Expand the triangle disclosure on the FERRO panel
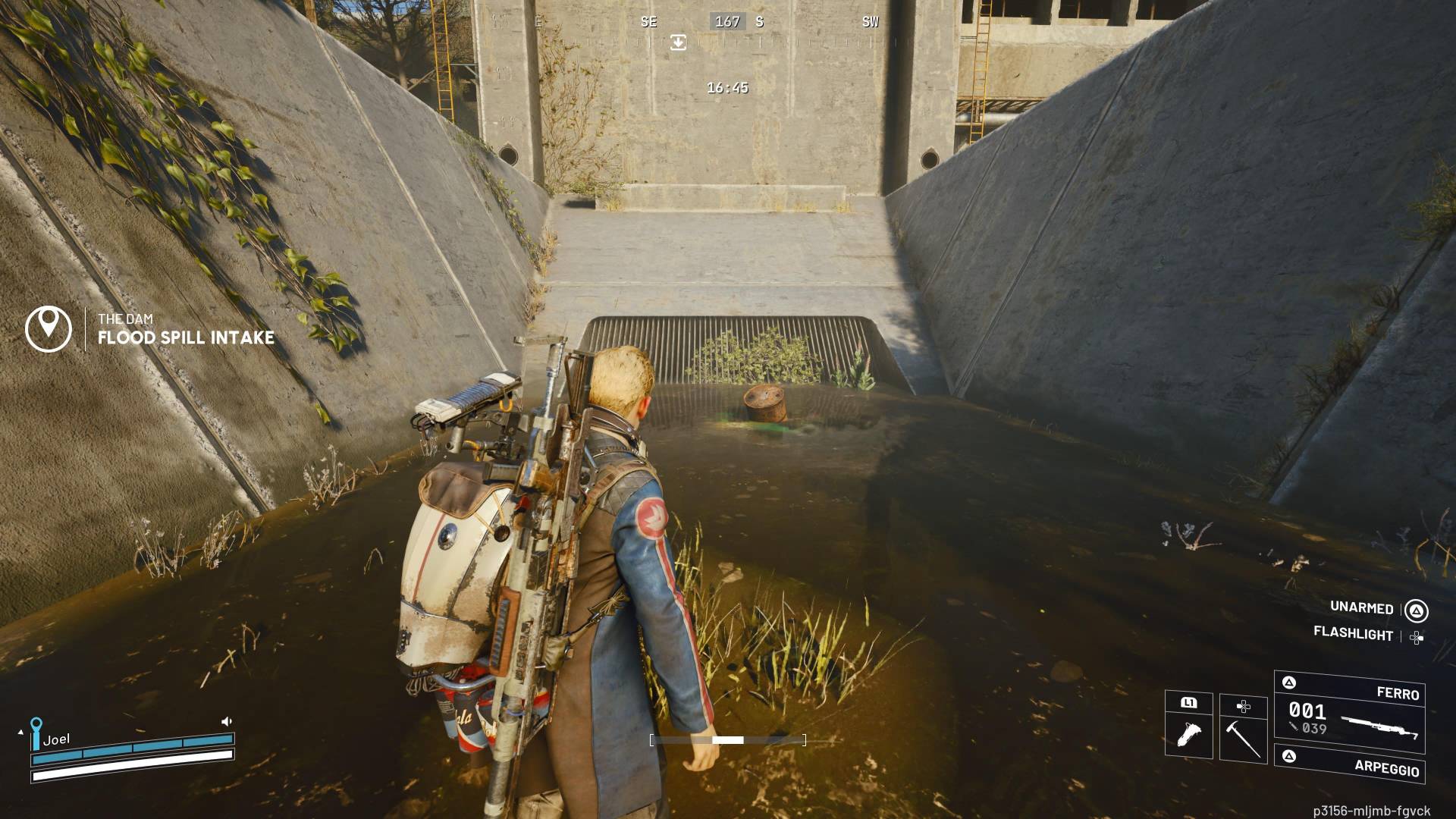This screenshot has height=819, width=1456. point(1289,682)
